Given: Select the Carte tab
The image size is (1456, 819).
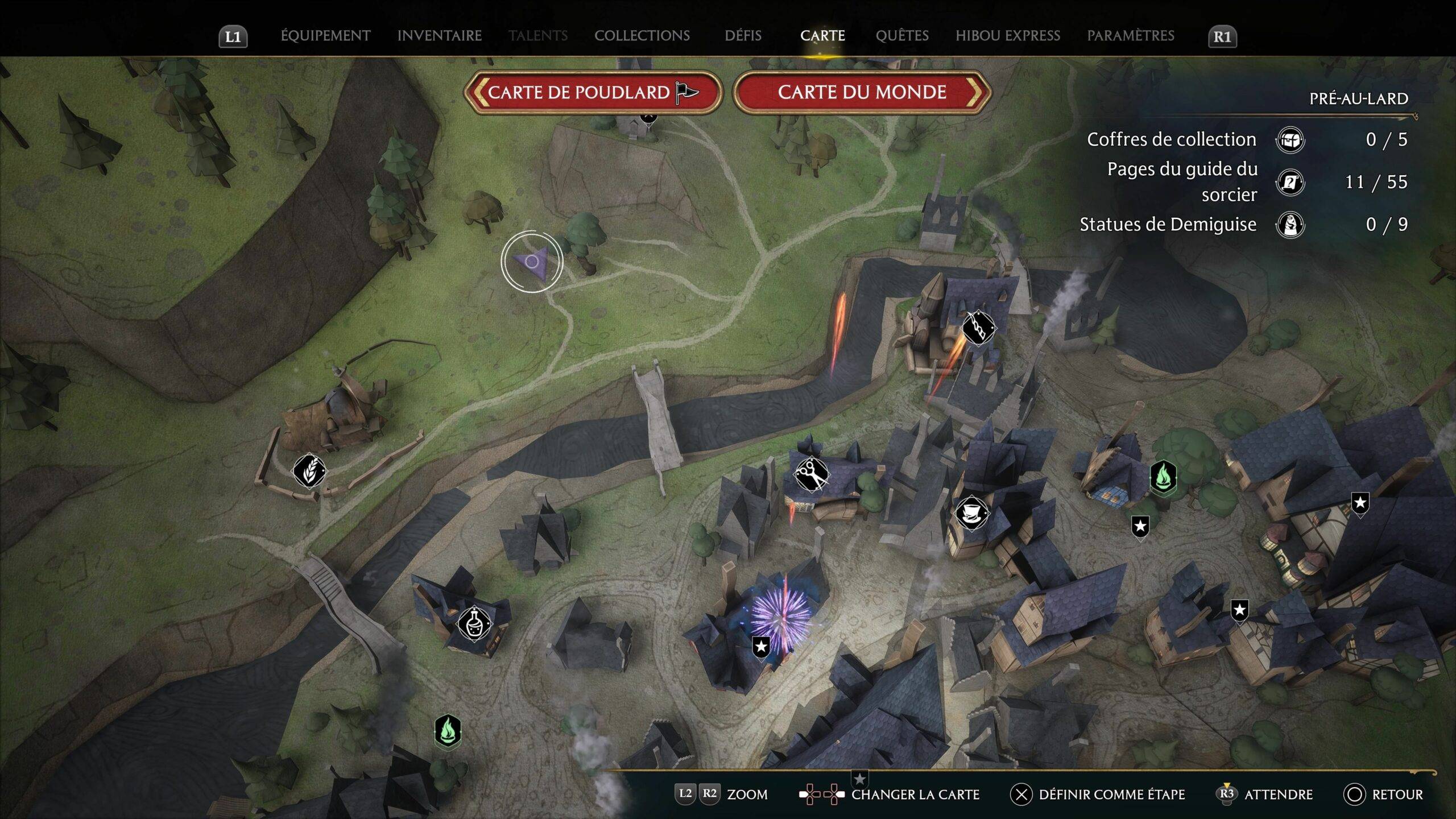Looking at the screenshot, I should click(x=822, y=36).
